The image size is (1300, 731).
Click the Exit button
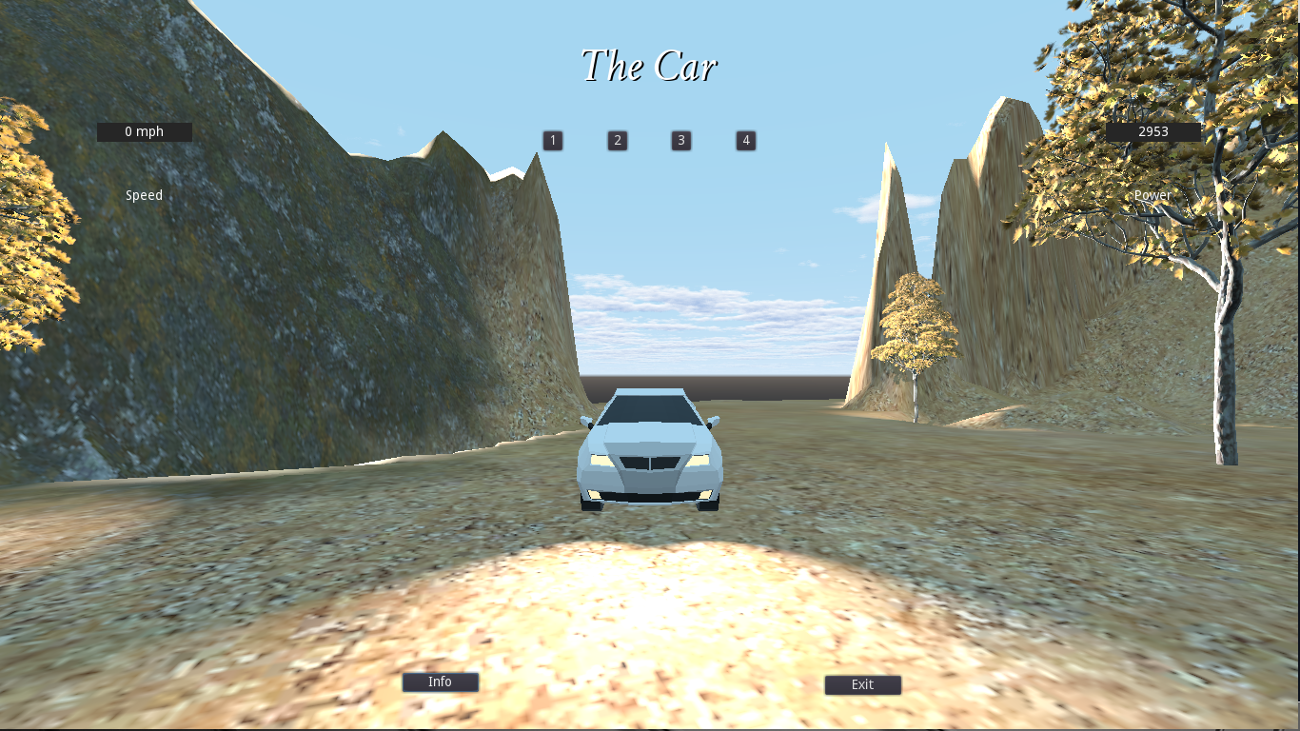(x=862, y=685)
